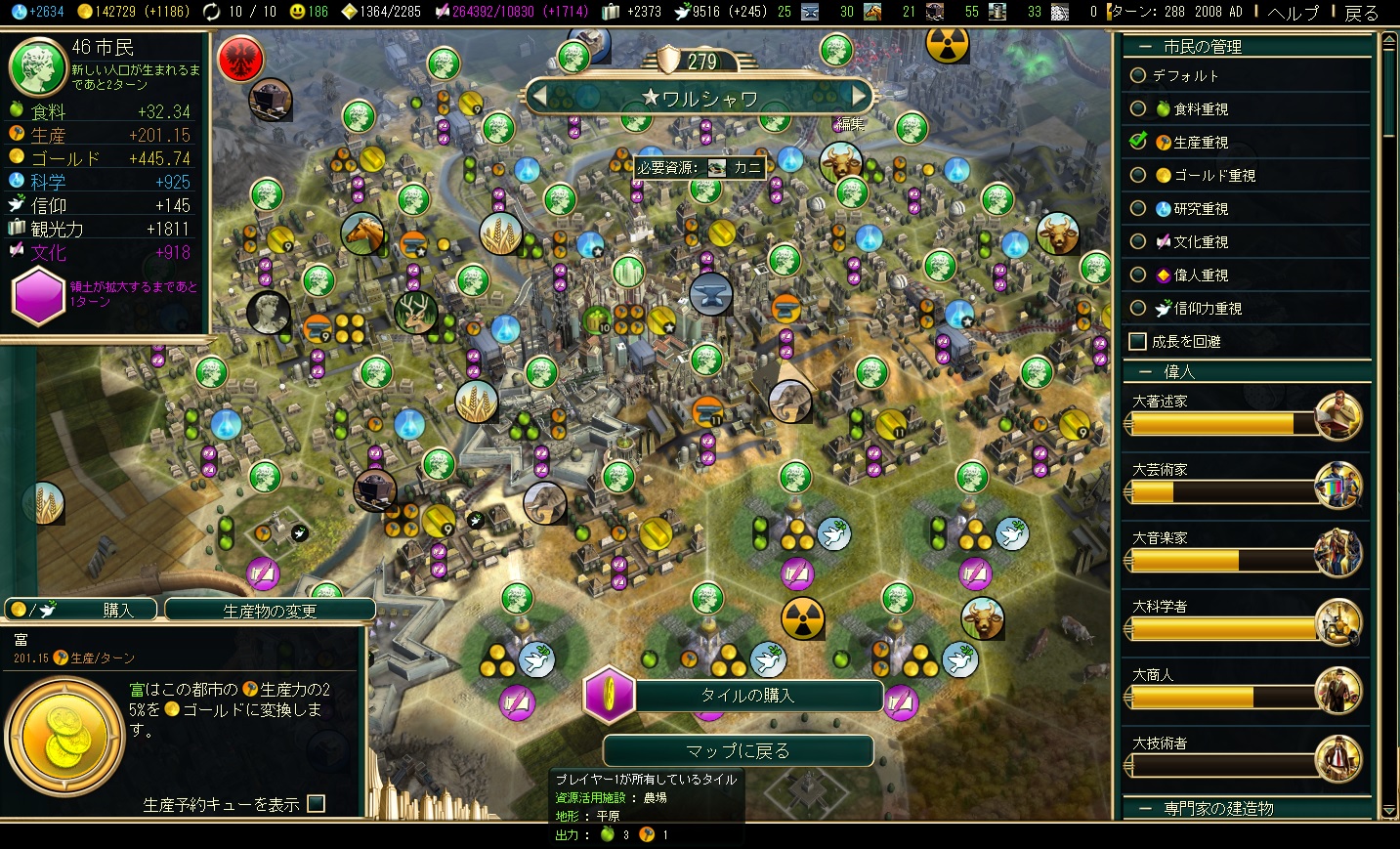Viewport: 1400px width, 849px height.
Task: Open the ヘルプ help menu
Action: pyautogui.click(x=1293, y=12)
